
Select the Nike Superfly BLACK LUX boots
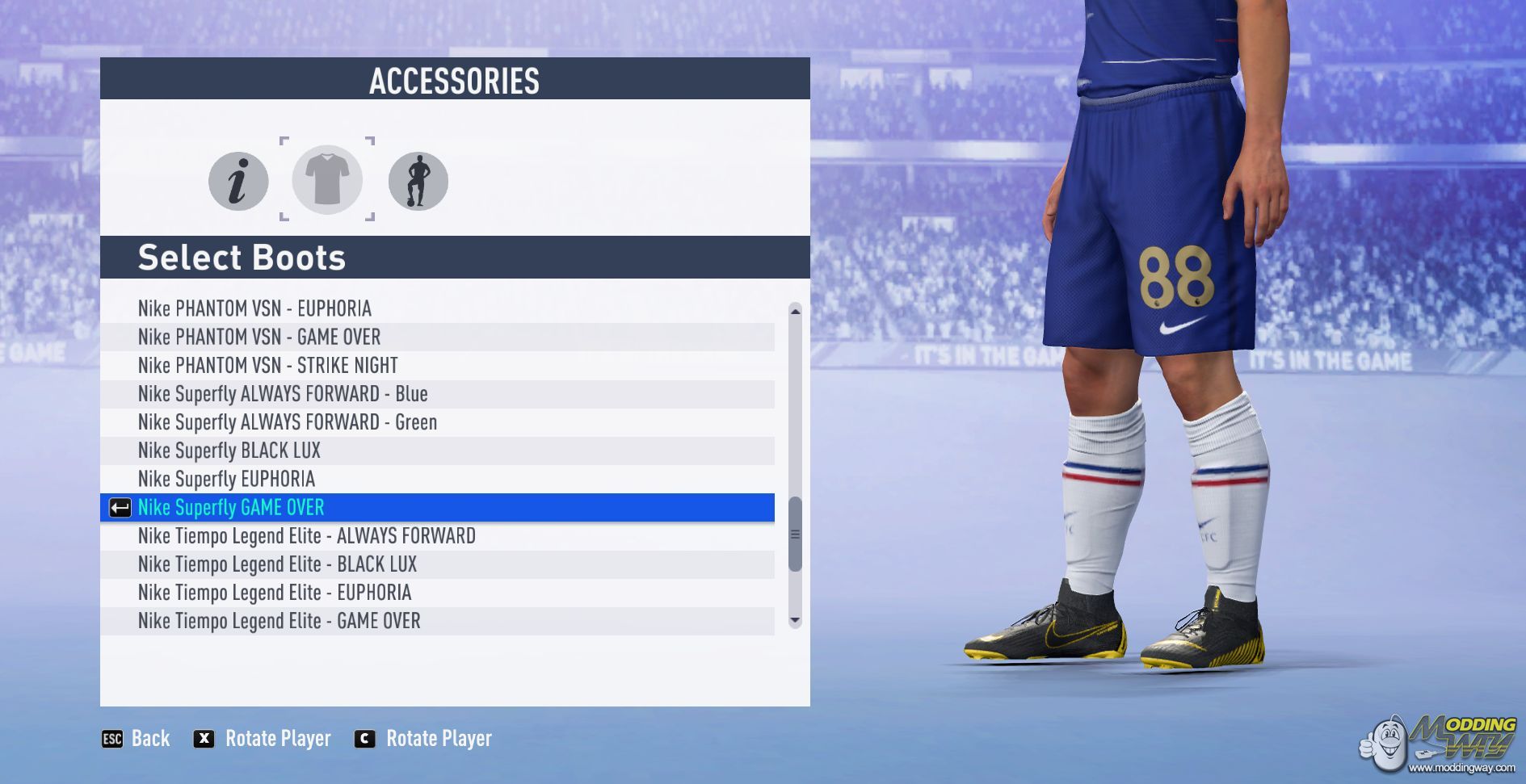point(229,451)
